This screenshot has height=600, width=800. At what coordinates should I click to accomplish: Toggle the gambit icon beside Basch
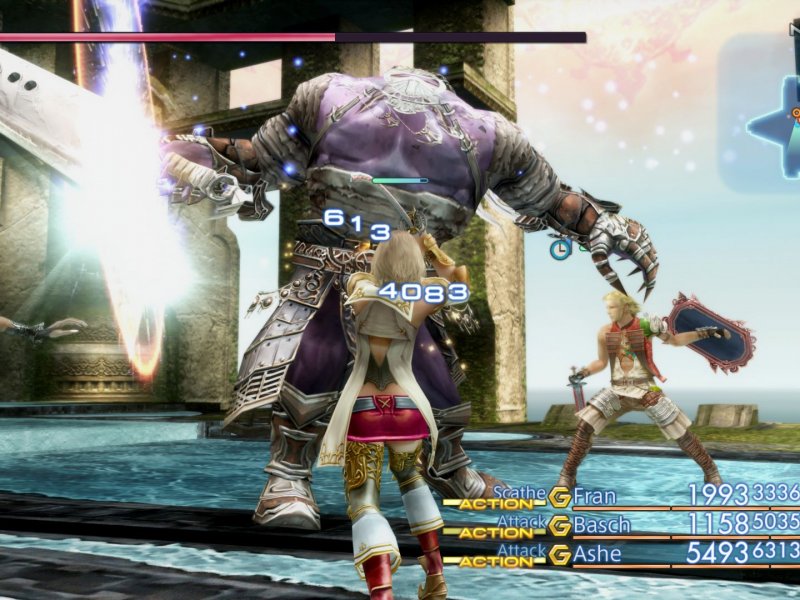click(560, 525)
